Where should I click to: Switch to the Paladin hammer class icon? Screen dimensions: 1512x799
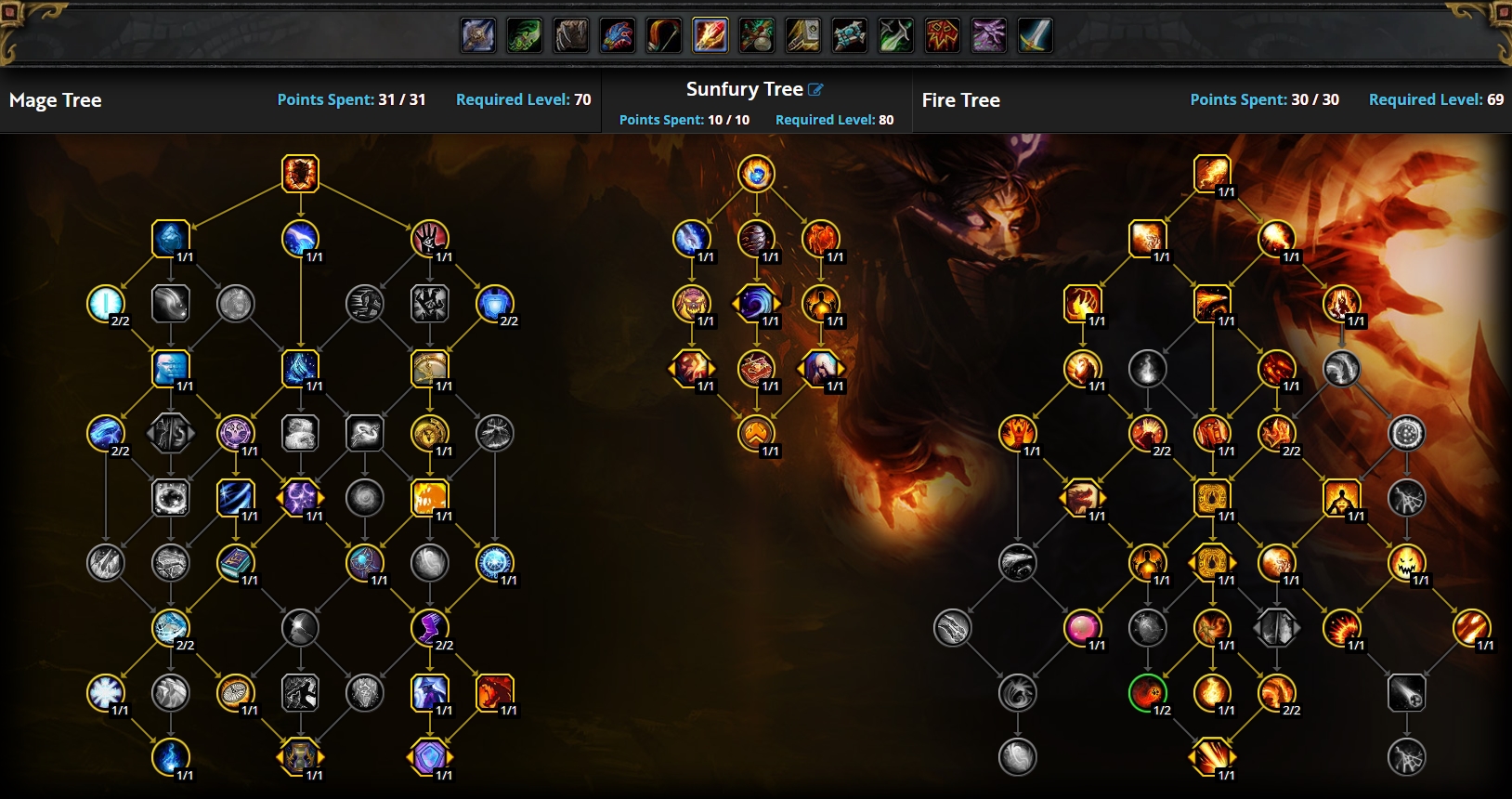point(803,36)
